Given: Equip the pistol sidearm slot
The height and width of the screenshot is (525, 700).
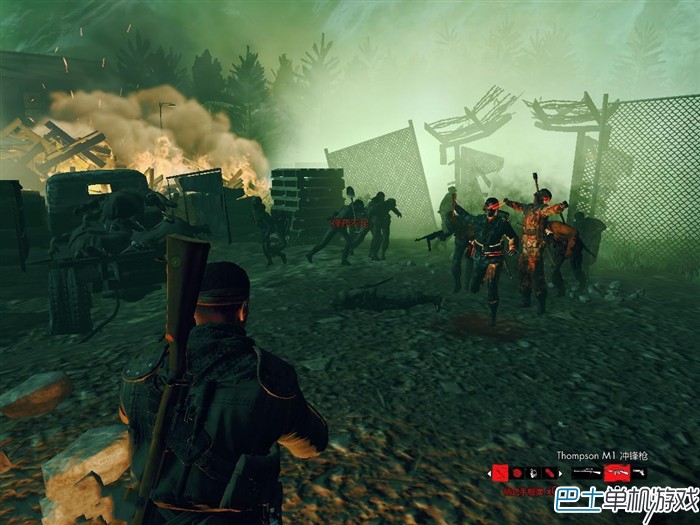Looking at the screenshot, I should tap(639, 472).
